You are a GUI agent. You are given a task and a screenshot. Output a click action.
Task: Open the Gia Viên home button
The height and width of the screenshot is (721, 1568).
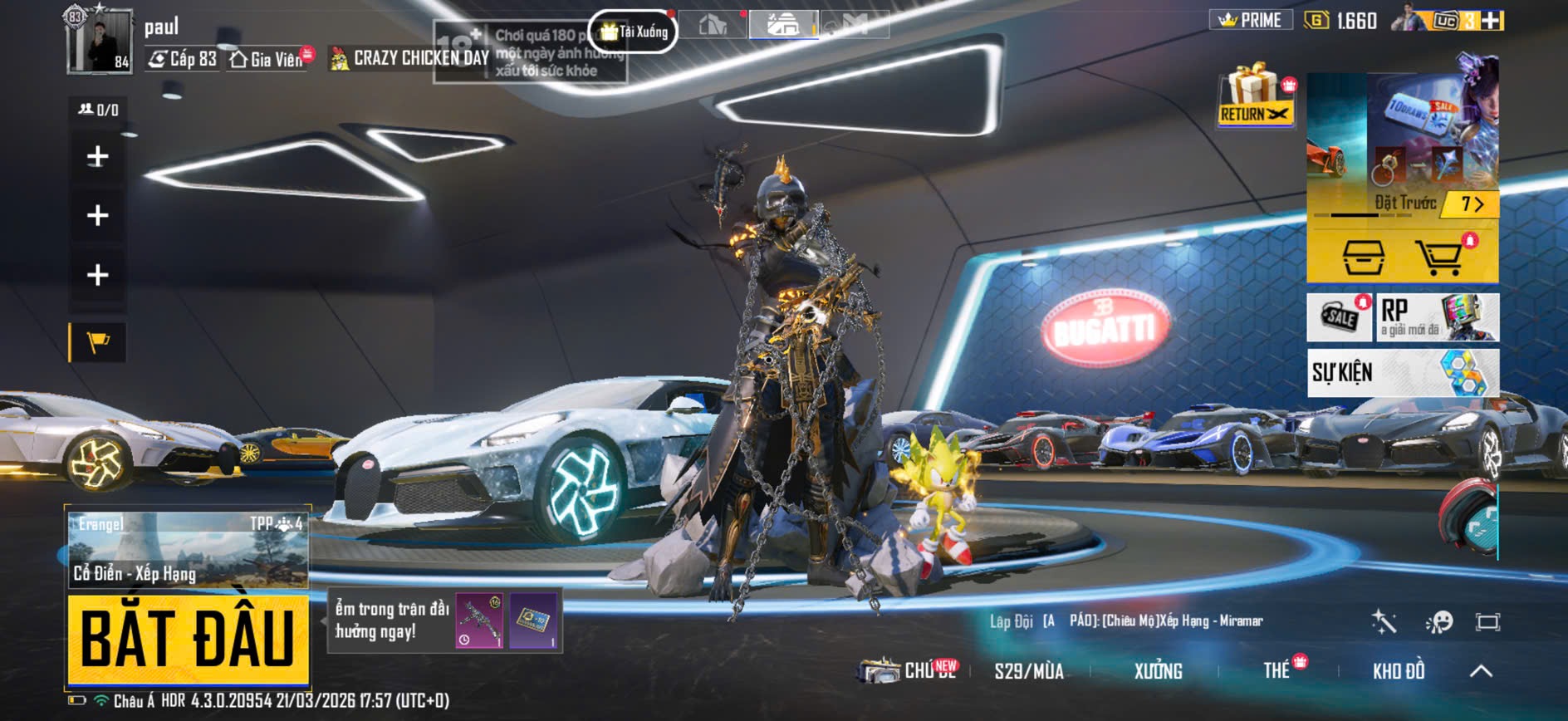(x=267, y=59)
